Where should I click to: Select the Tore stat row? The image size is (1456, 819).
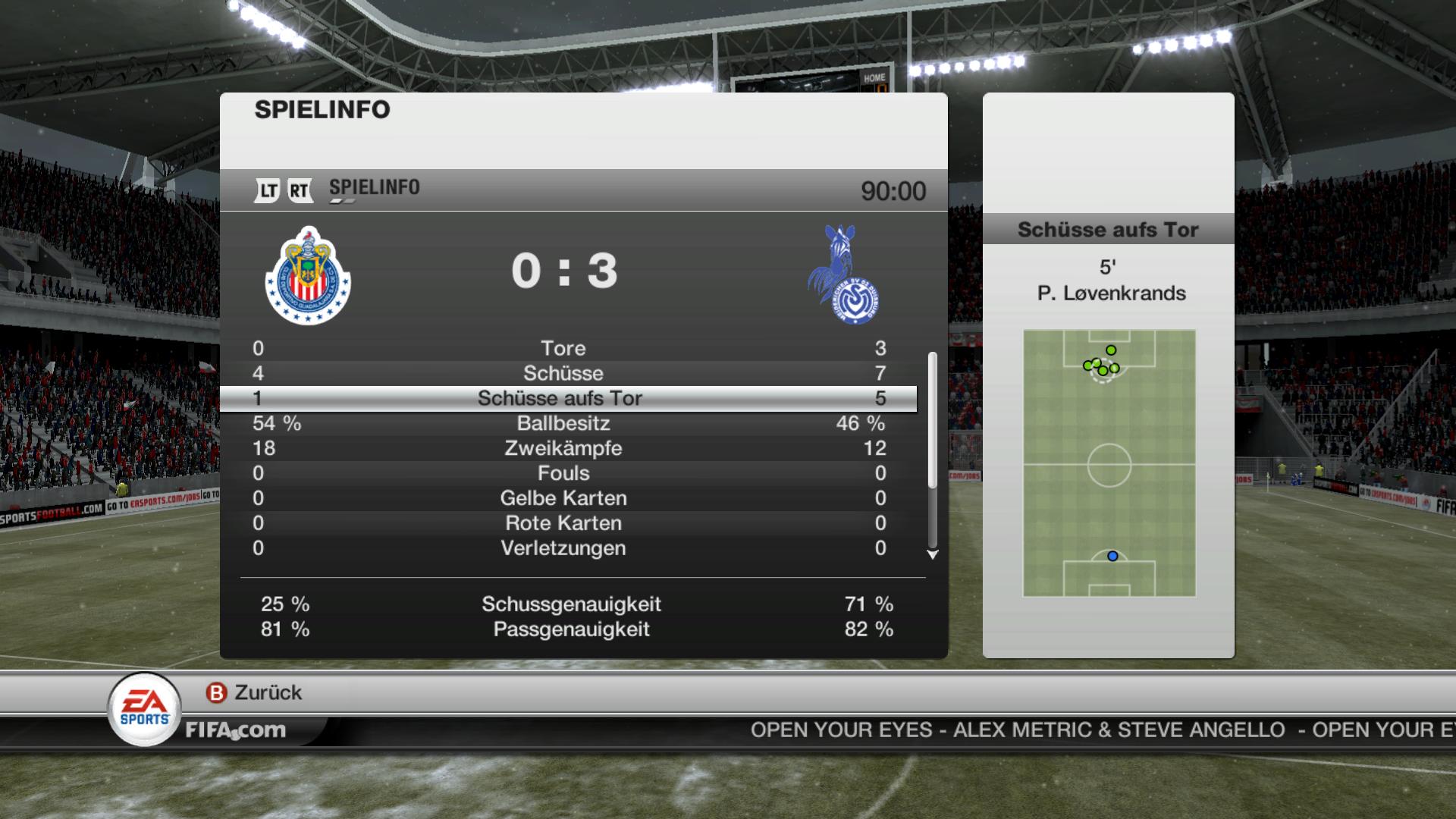pyautogui.click(x=563, y=348)
